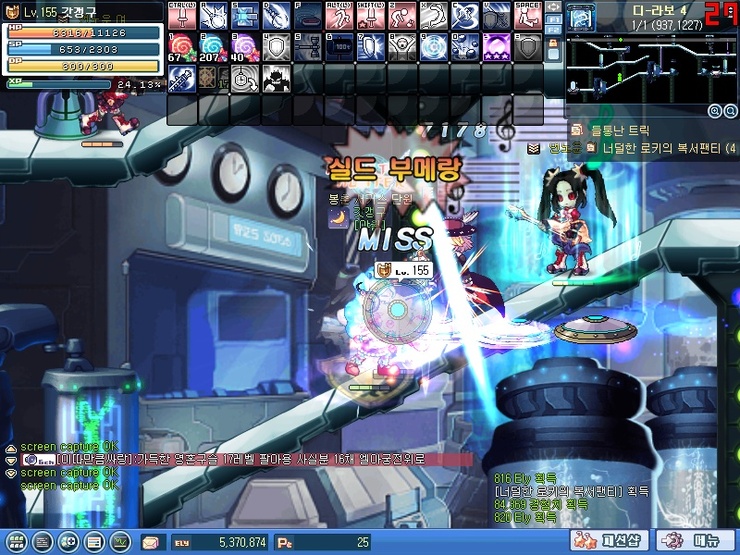The width and height of the screenshot is (740, 555).
Task: Select the 너덜한 로키의 복서팬티 tracker entry
Action: 660,148
